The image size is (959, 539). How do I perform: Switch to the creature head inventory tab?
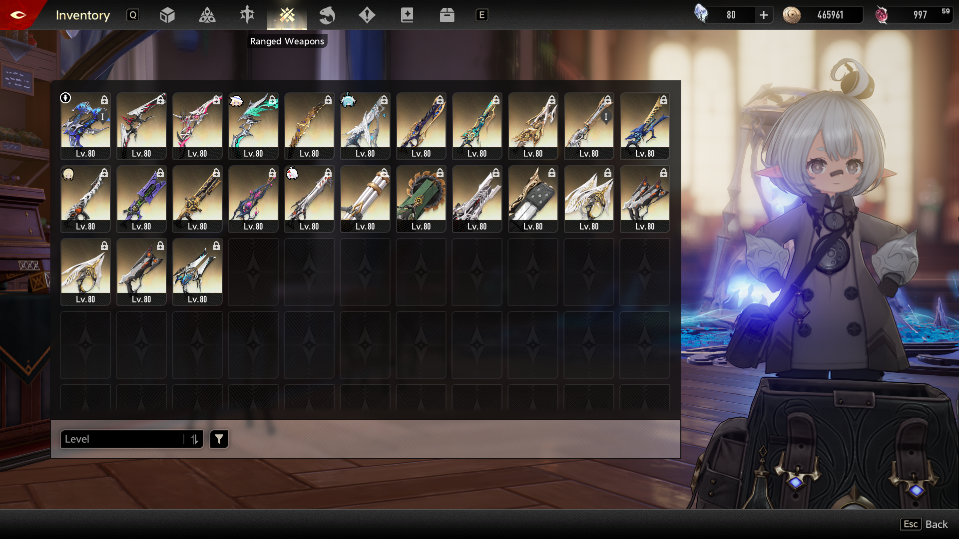tap(327, 15)
